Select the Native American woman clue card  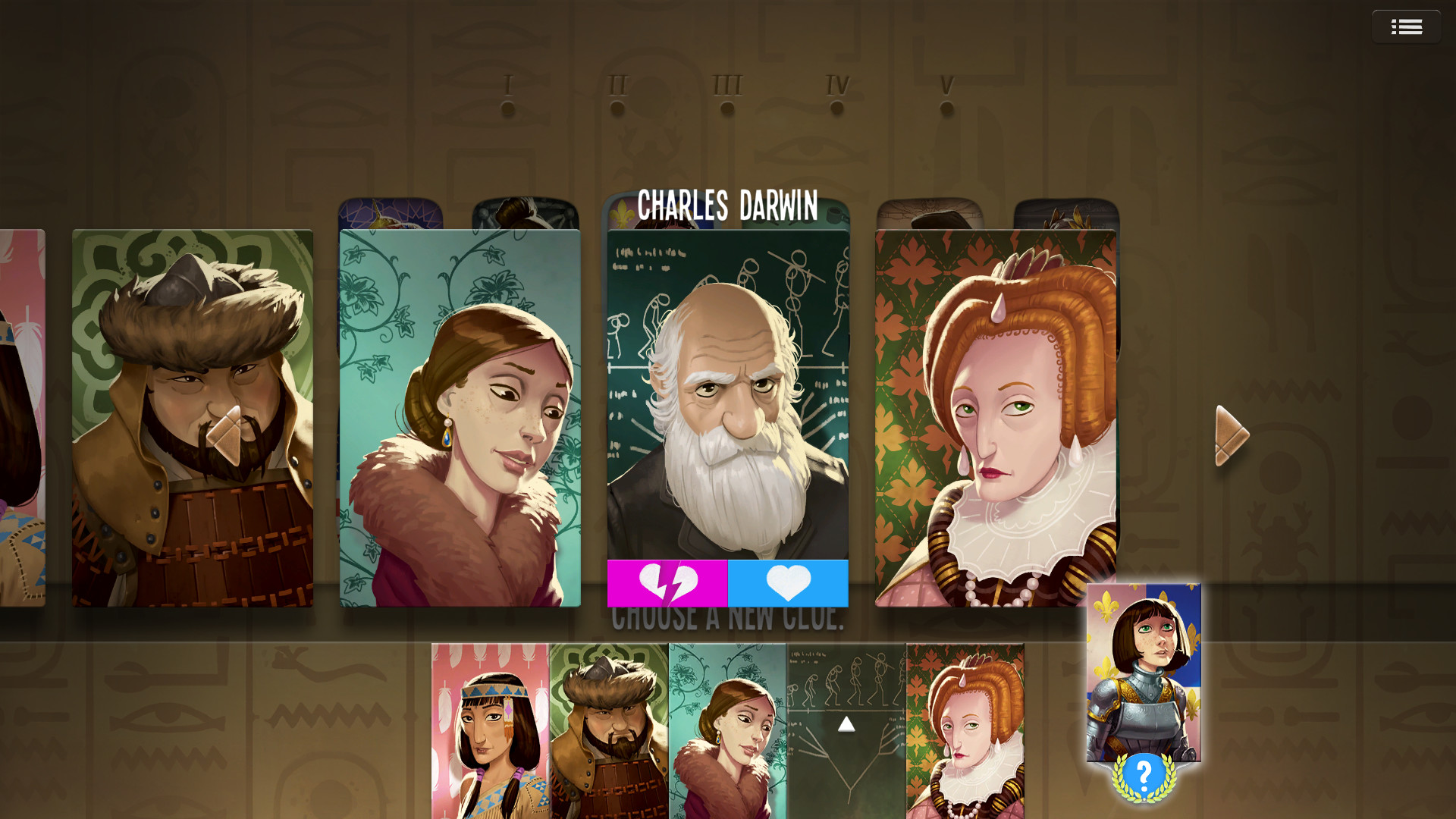tap(489, 728)
